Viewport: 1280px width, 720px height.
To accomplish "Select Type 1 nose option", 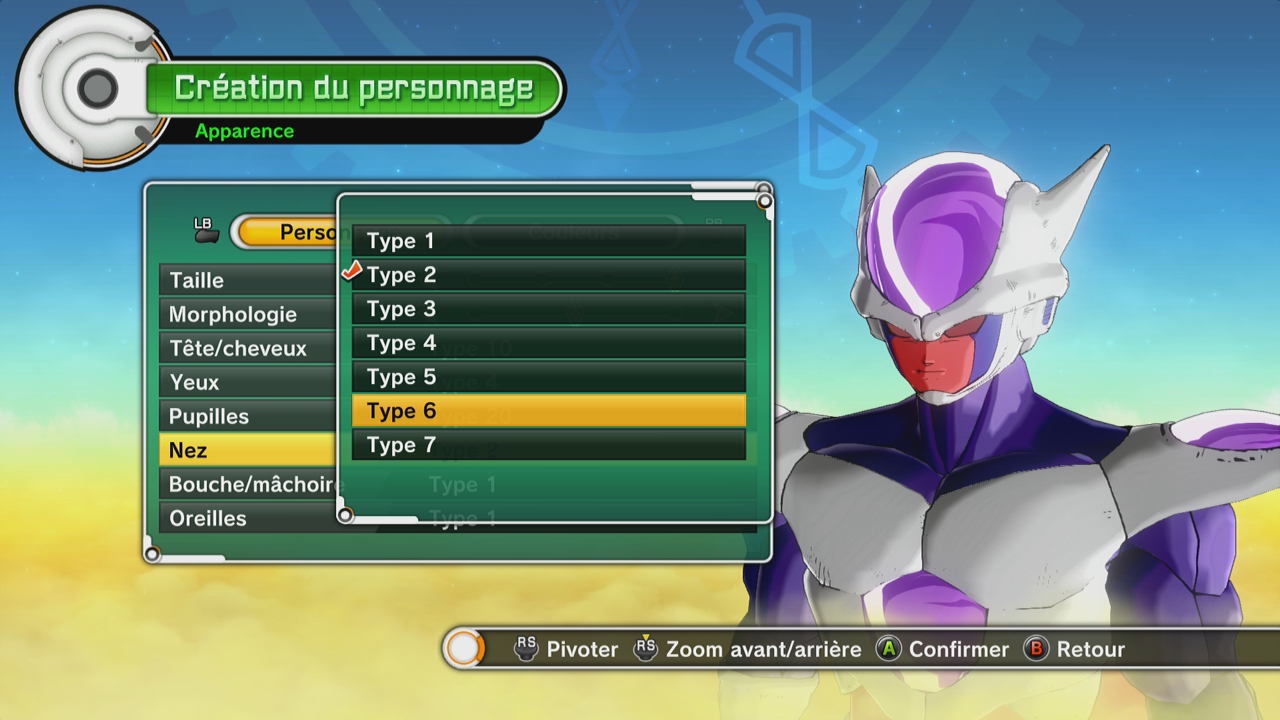I will pyautogui.click(x=548, y=241).
